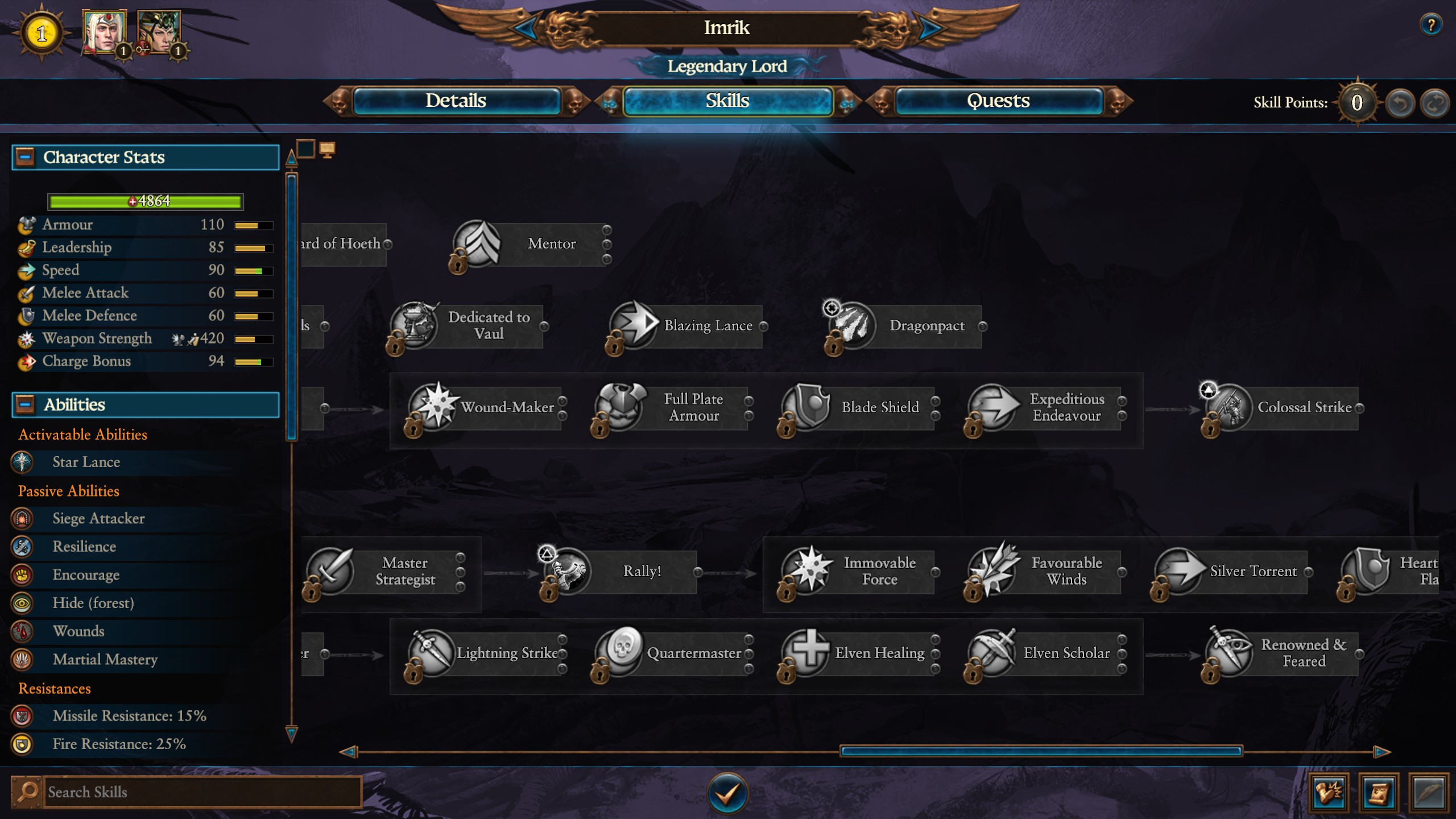Switch to the Details tab
The image size is (1456, 819).
pos(456,101)
